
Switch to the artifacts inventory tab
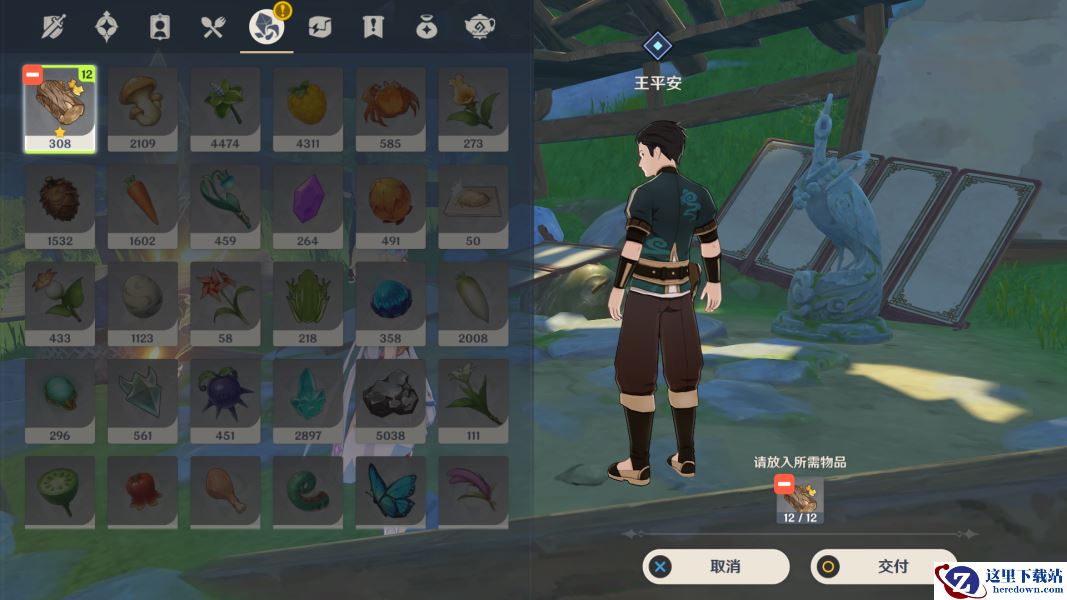coord(106,27)
